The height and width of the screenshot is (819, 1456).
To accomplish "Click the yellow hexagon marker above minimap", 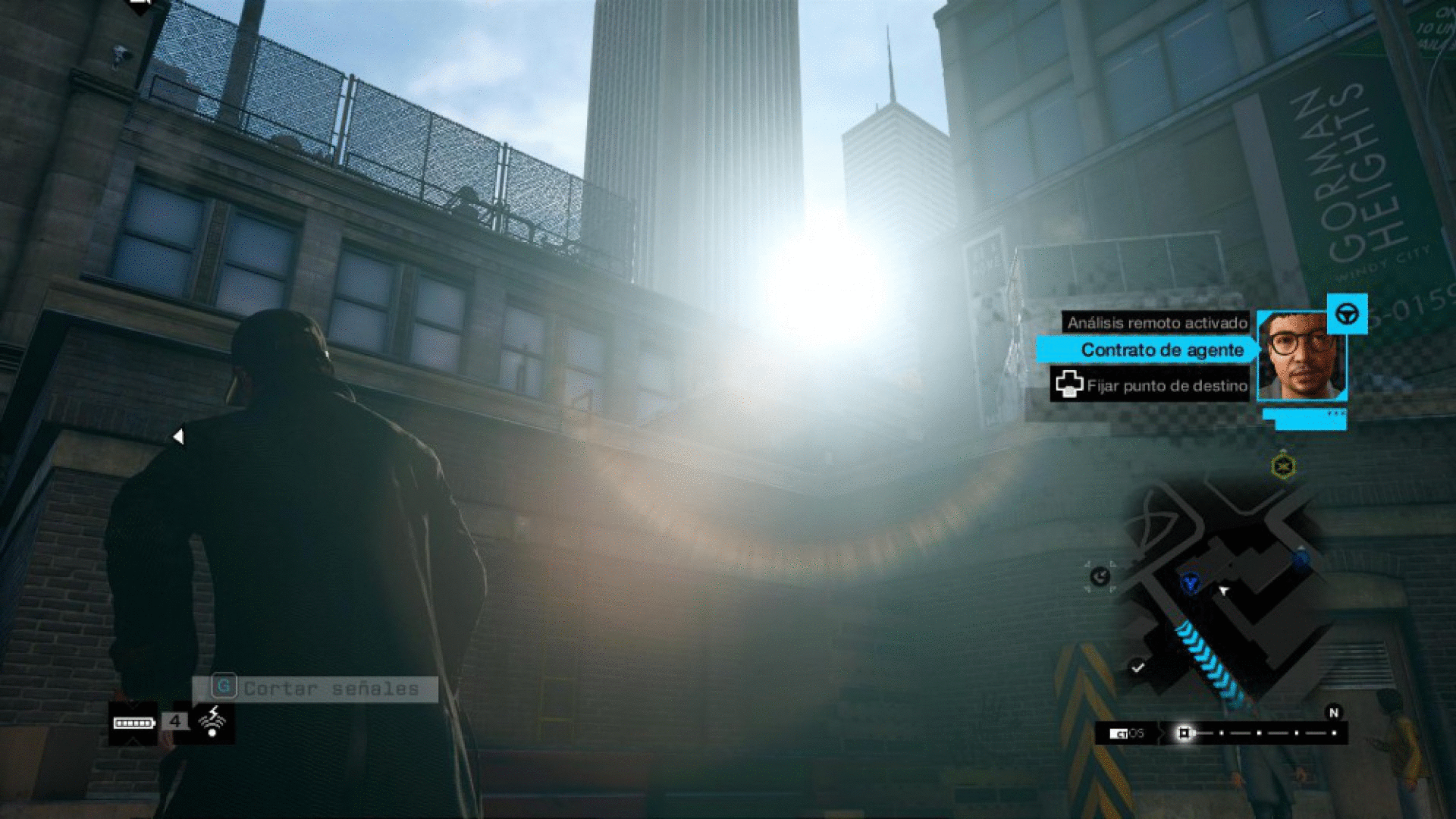I will pyautogui.click(x=1283, y=466).
